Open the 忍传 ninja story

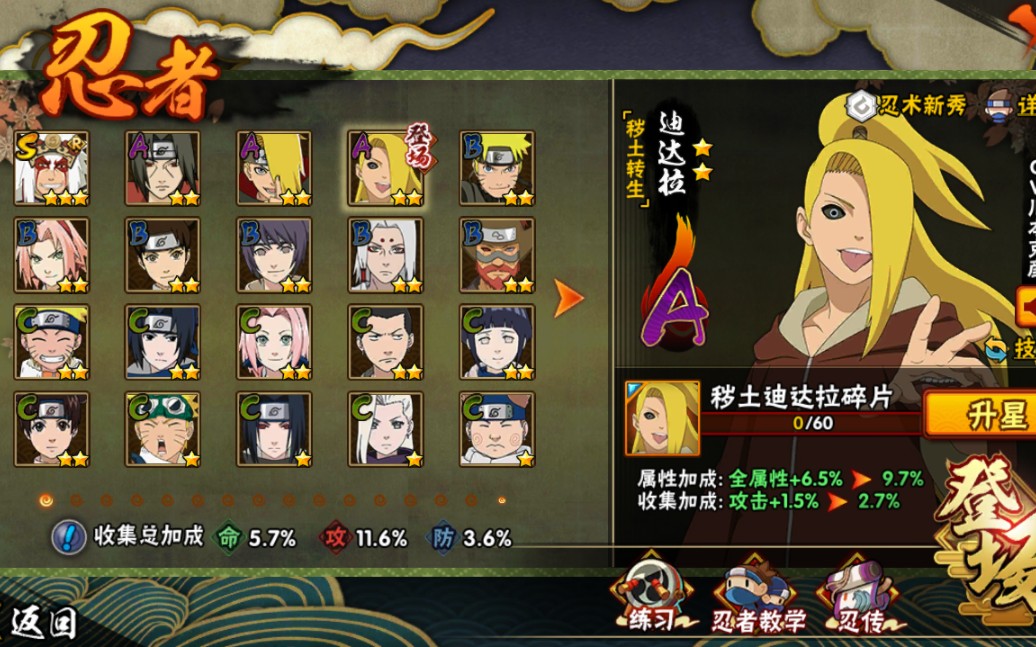point(858,600)
